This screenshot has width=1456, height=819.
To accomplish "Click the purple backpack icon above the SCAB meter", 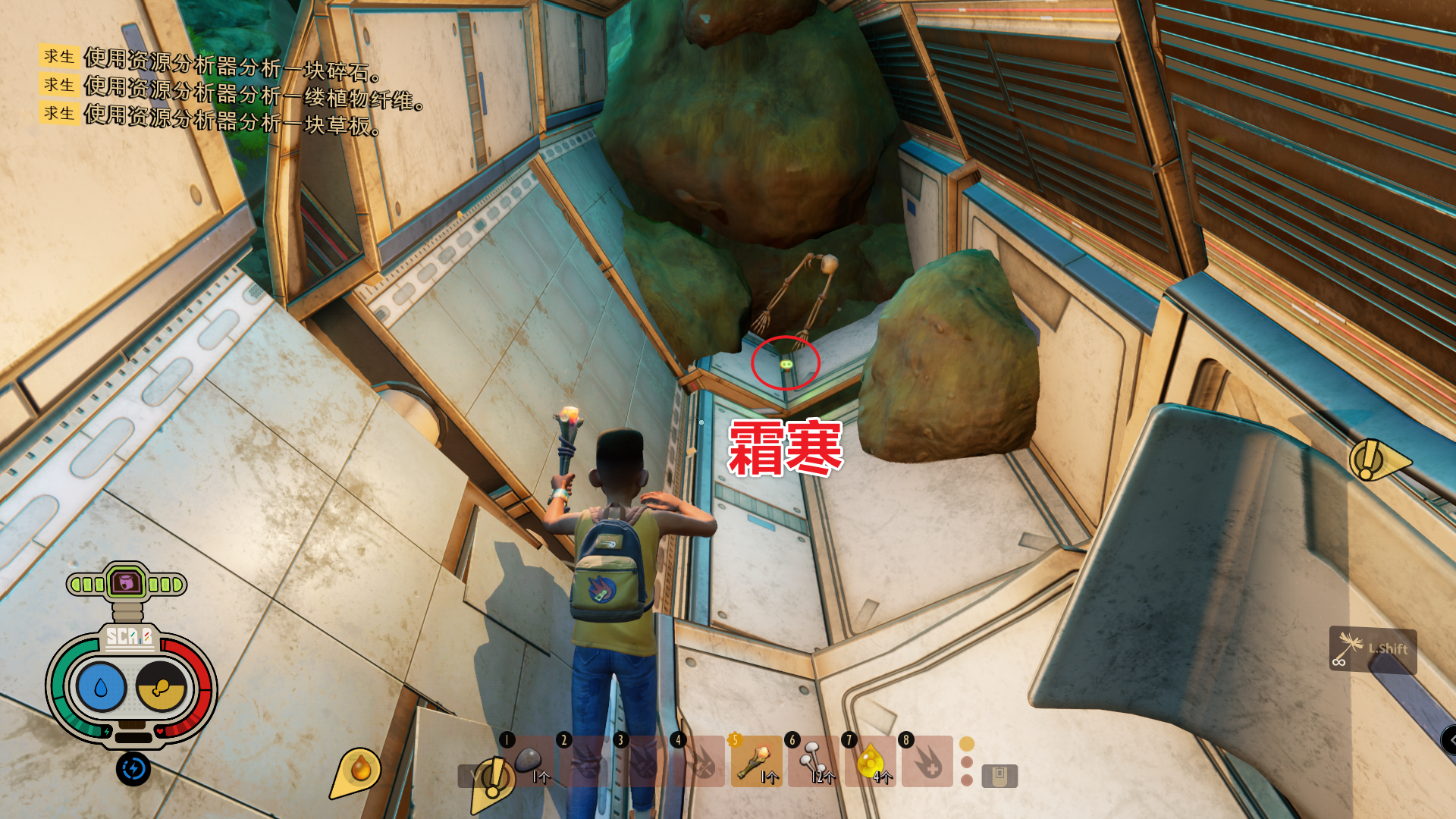I will pos(128,582).
